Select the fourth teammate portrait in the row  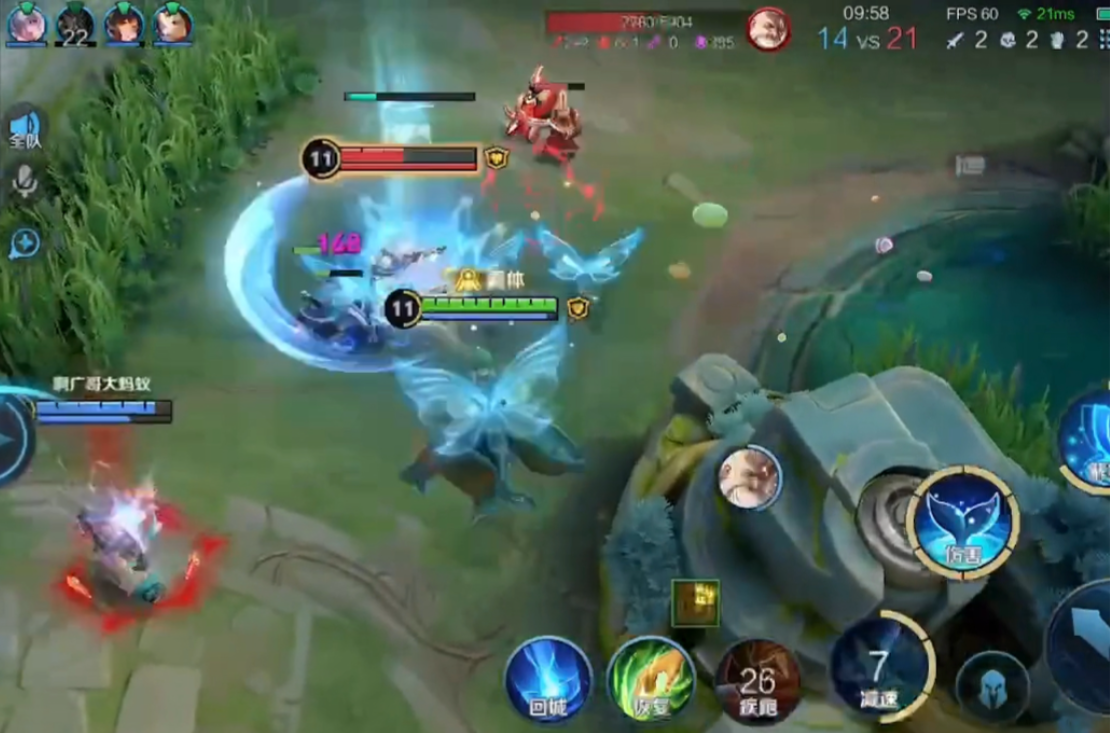point(172,24)
